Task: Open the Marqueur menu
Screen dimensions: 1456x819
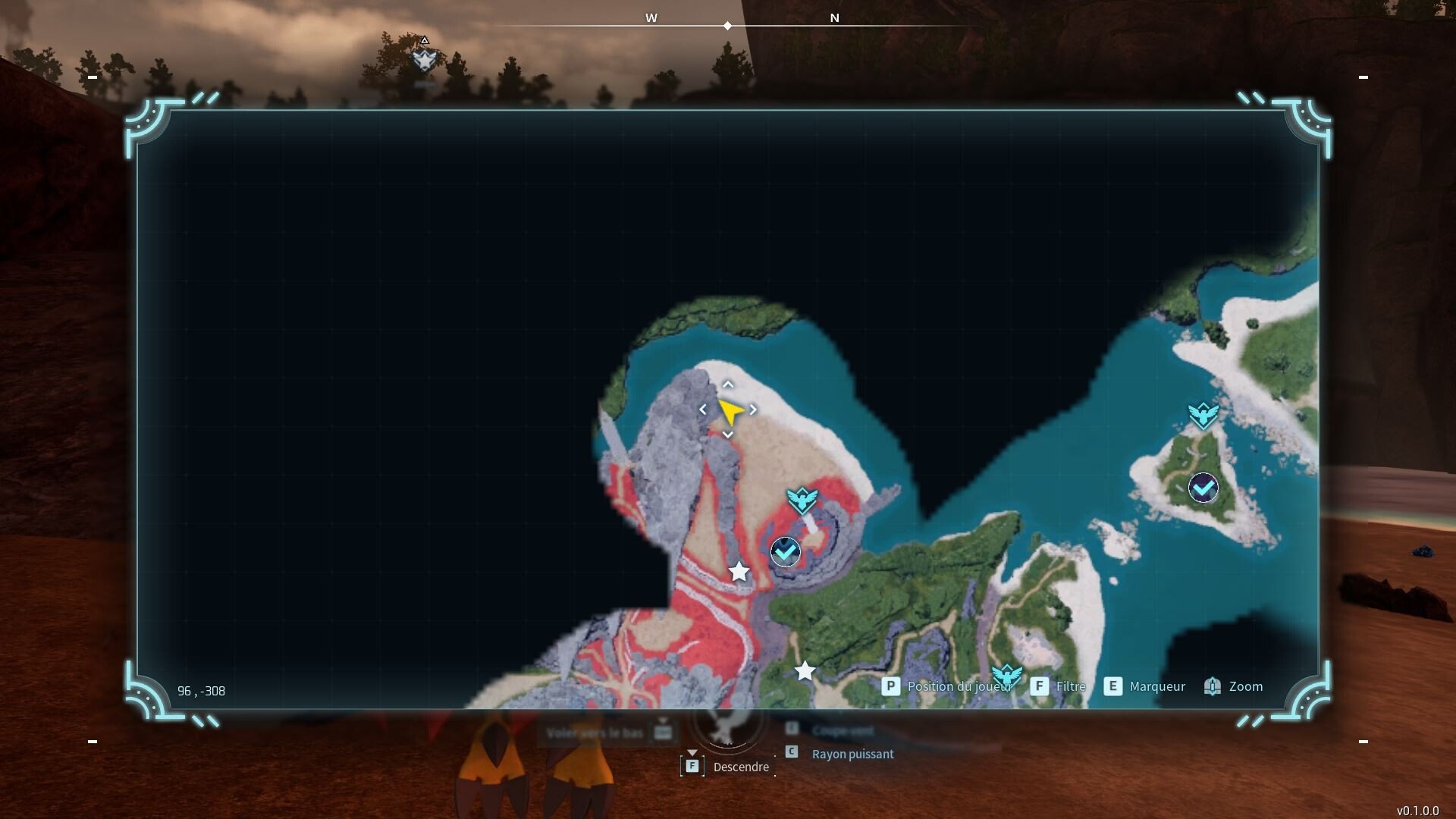Action: point(1157,686)
